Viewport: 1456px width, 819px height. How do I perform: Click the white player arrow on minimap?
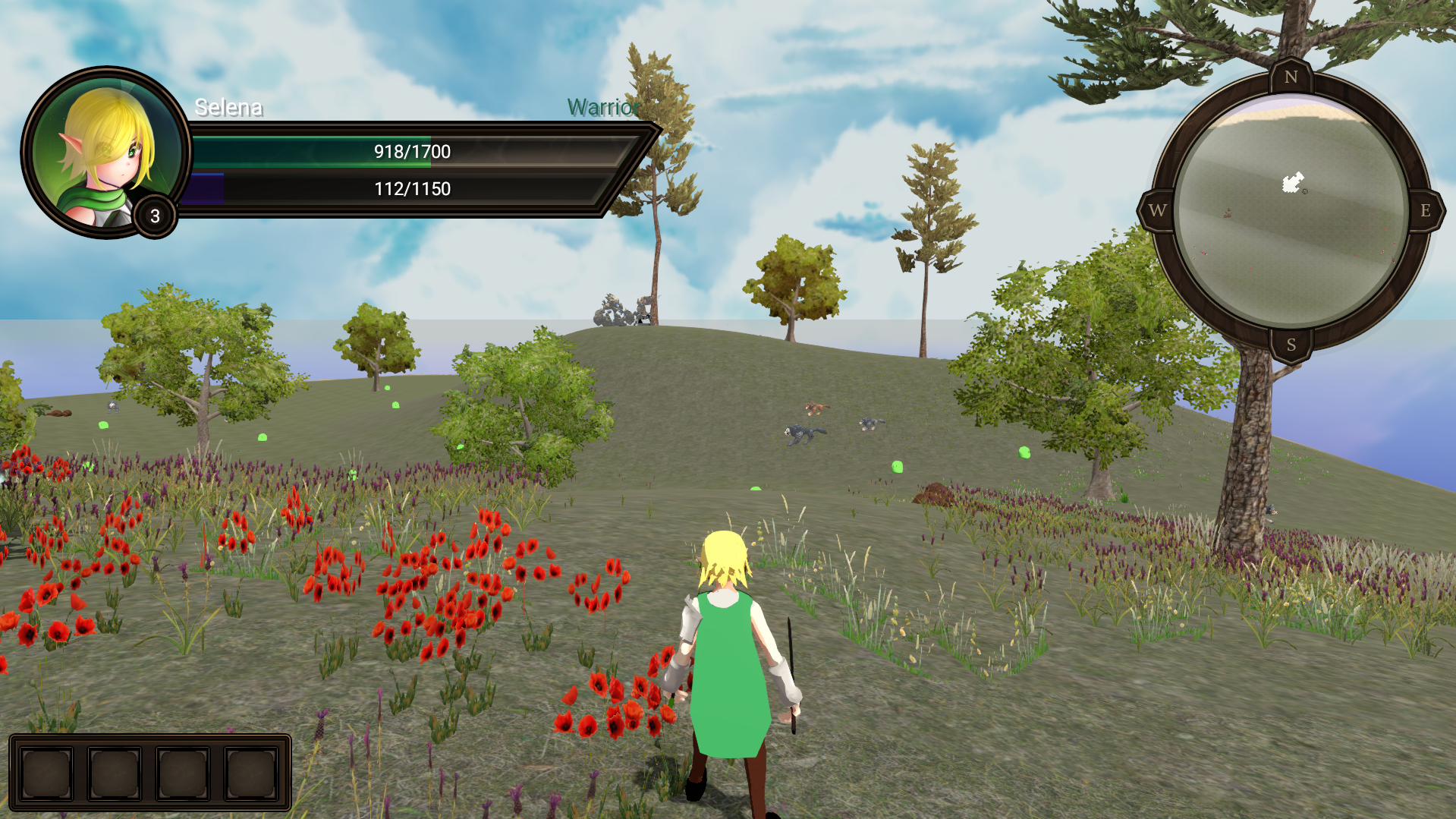pyautogui.click(x=1292, y=182)
